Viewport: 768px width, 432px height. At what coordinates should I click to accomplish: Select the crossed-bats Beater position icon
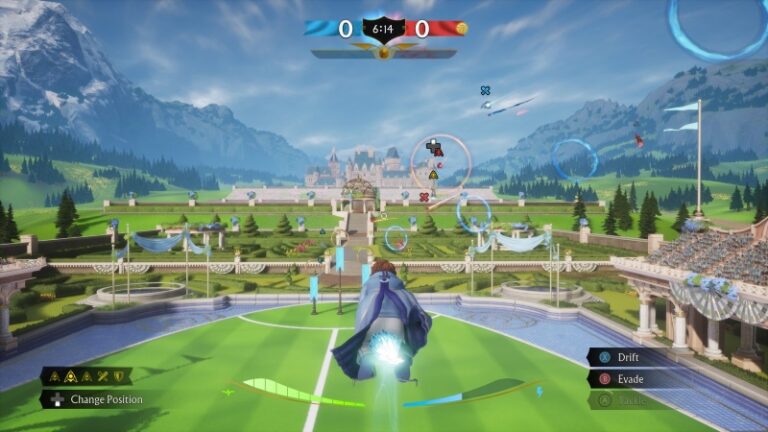(103, 376)
